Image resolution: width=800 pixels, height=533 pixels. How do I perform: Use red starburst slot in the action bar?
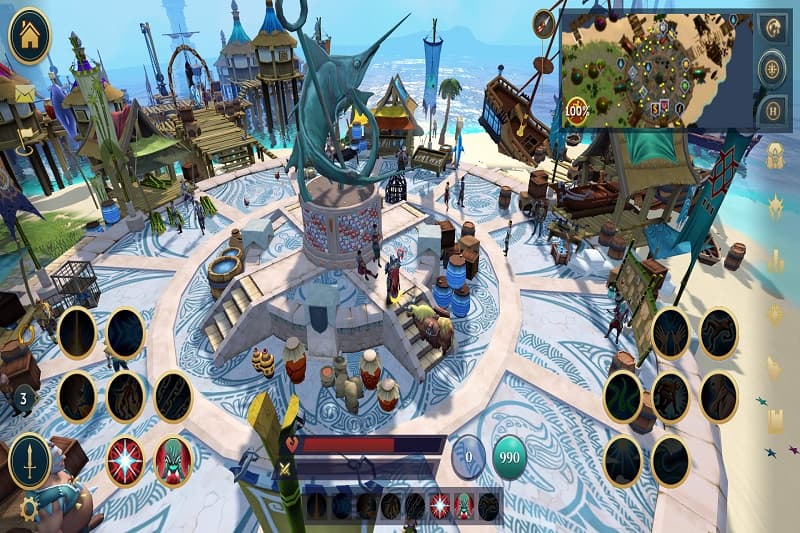coord(439,506)
